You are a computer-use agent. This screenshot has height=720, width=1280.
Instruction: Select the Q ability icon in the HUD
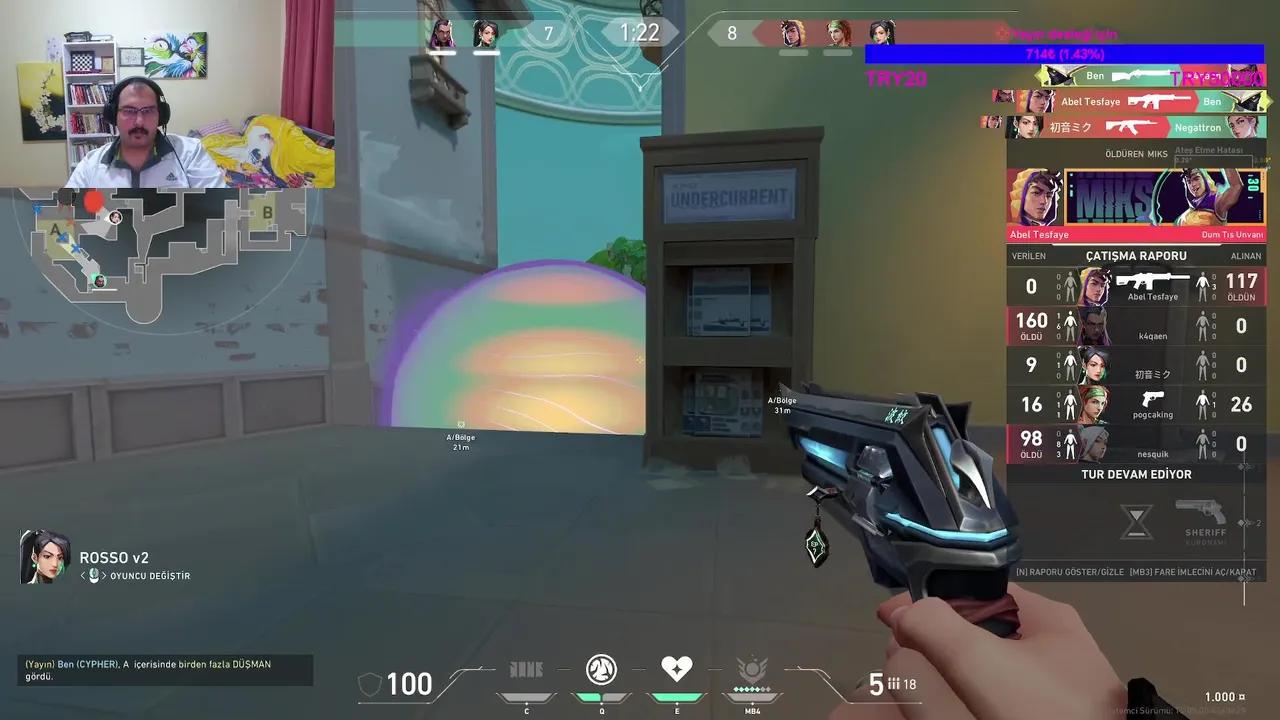(601, 670)
